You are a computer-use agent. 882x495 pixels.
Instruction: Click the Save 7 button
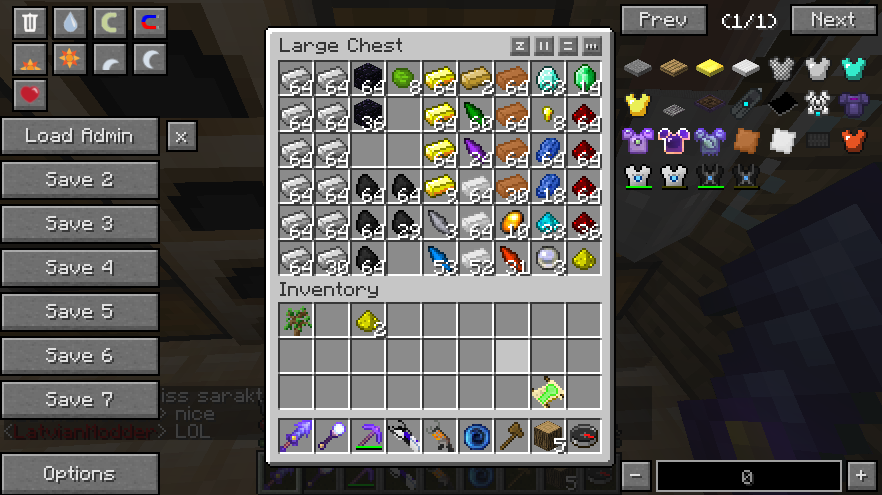tap(79, 400)
